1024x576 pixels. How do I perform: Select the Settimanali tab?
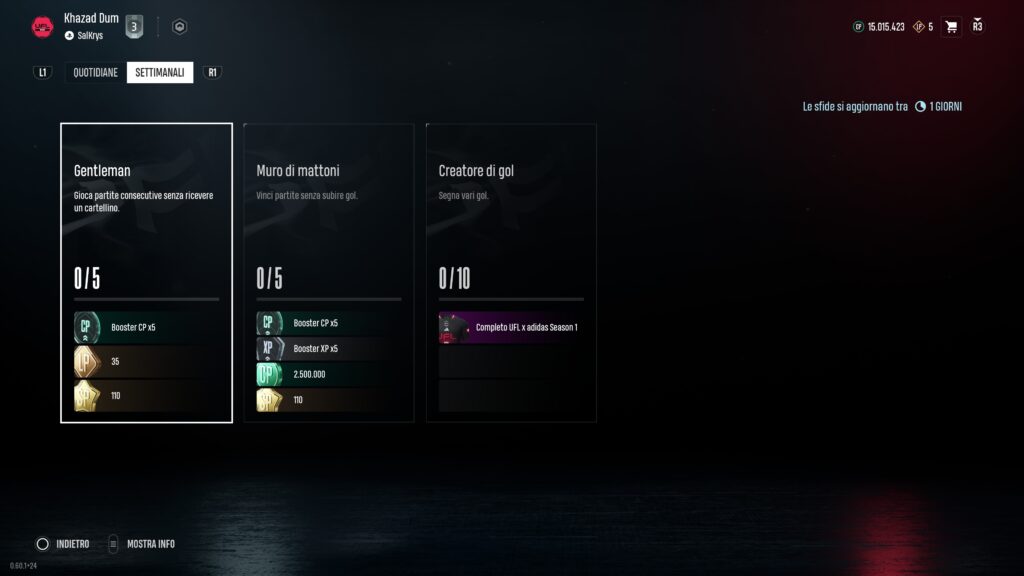click(160, 72)
